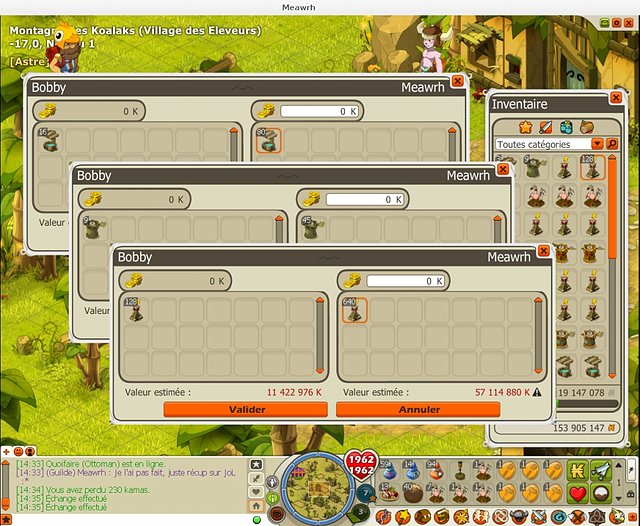Viewport: 640px width, 526px height.
Task: Switch to the star equipment inventory tab
Action: 525,127
